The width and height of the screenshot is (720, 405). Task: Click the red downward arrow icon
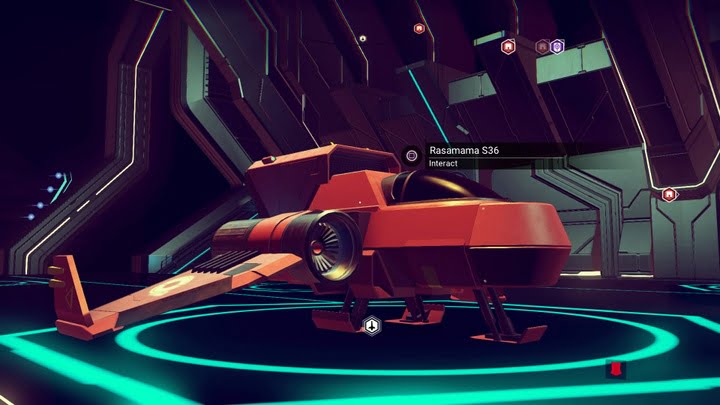[616, 371]
